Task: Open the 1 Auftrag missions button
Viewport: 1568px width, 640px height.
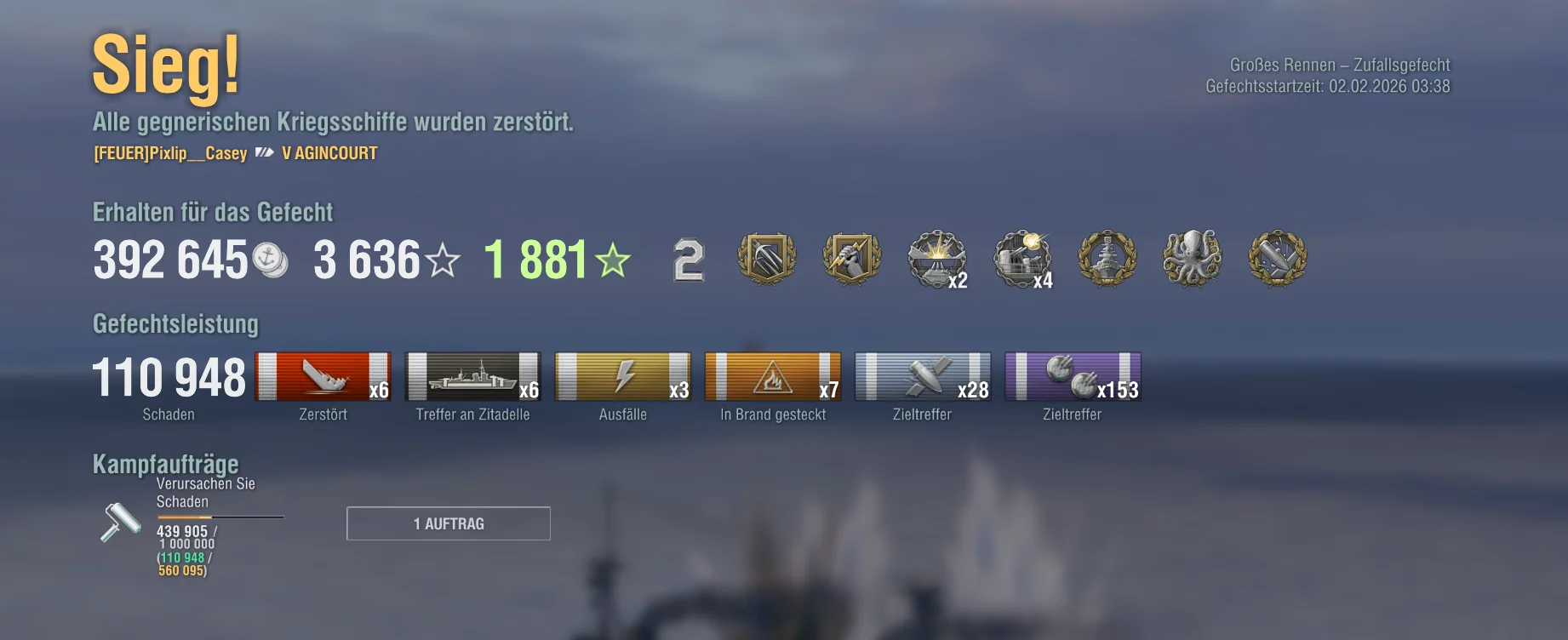Action: (x=449, y=523)
